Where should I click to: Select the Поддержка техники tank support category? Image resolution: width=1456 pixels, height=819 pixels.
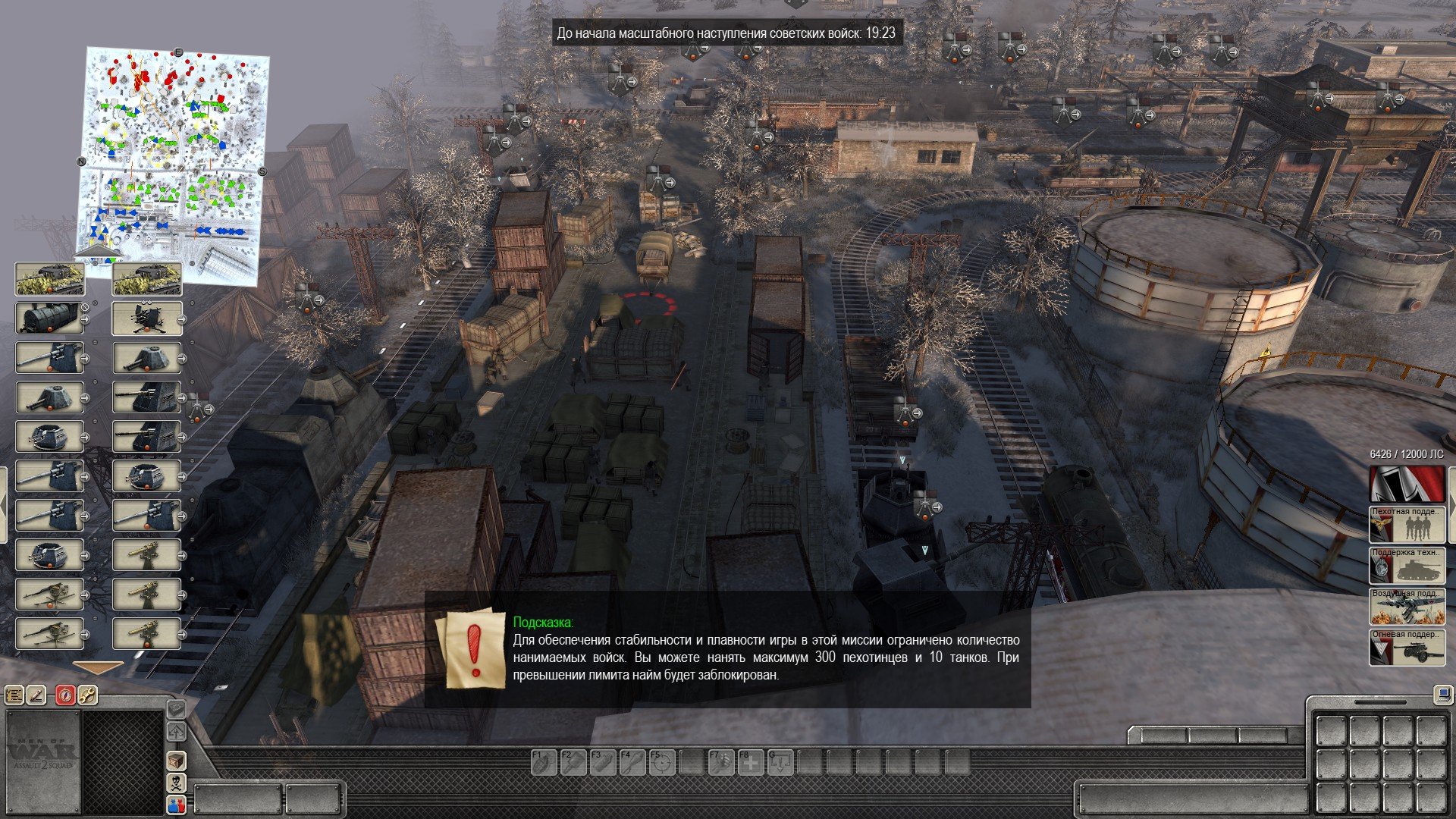(1407, 565)
